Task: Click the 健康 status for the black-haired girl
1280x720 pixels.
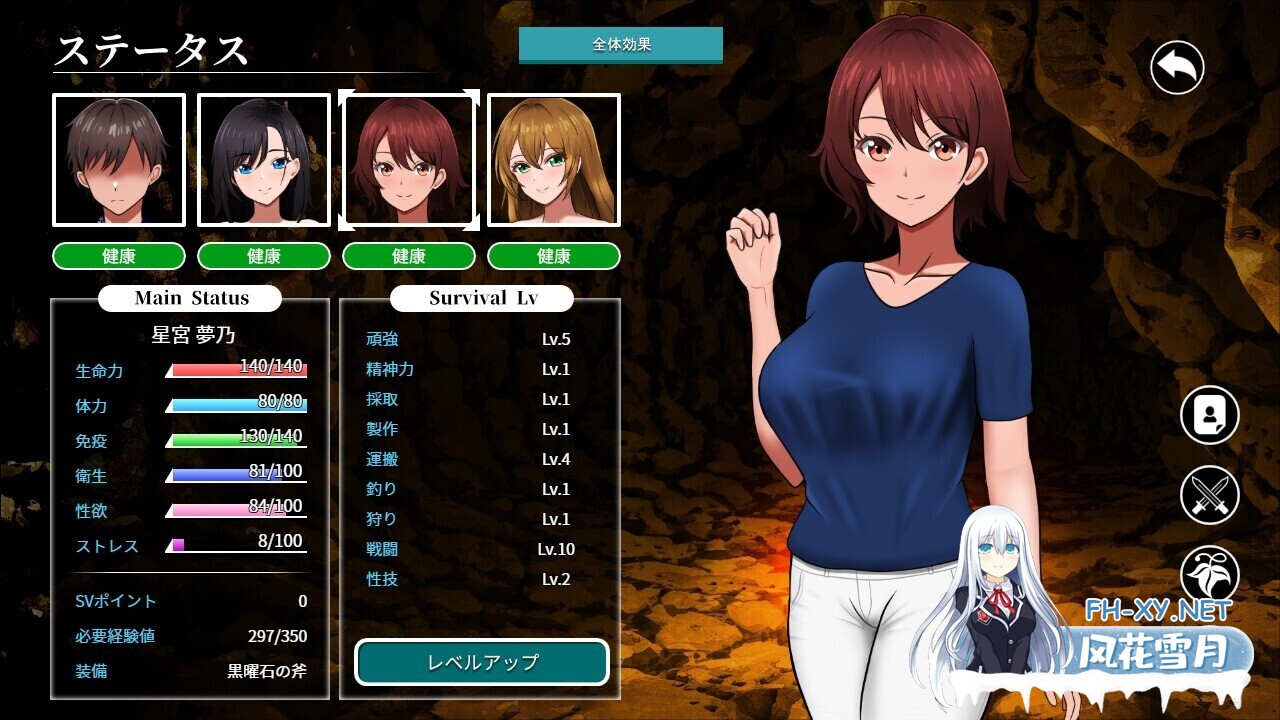Action: [x=264, y=256]
